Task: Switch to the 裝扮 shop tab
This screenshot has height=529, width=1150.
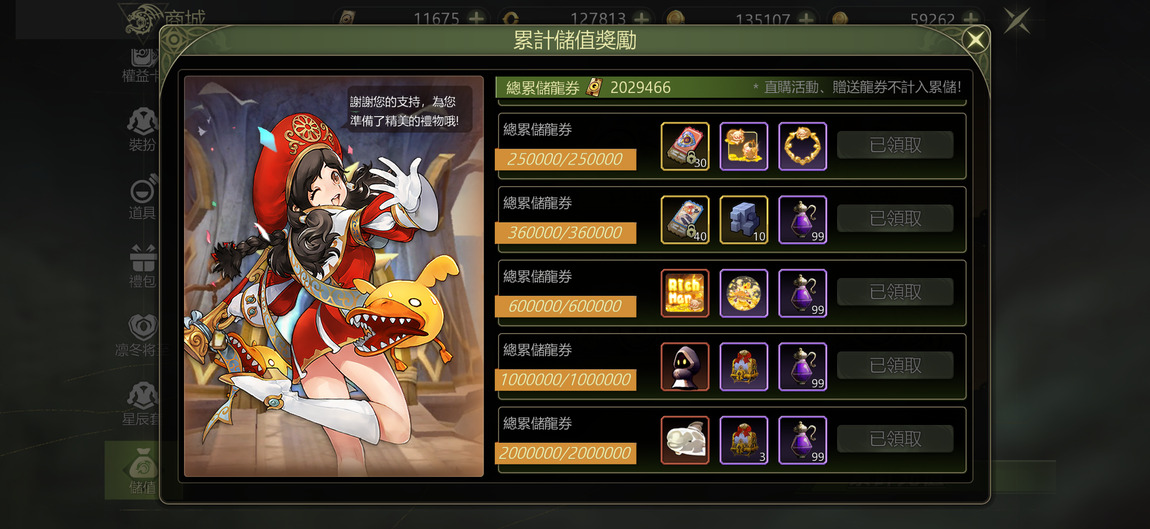Action: (143, 130)
